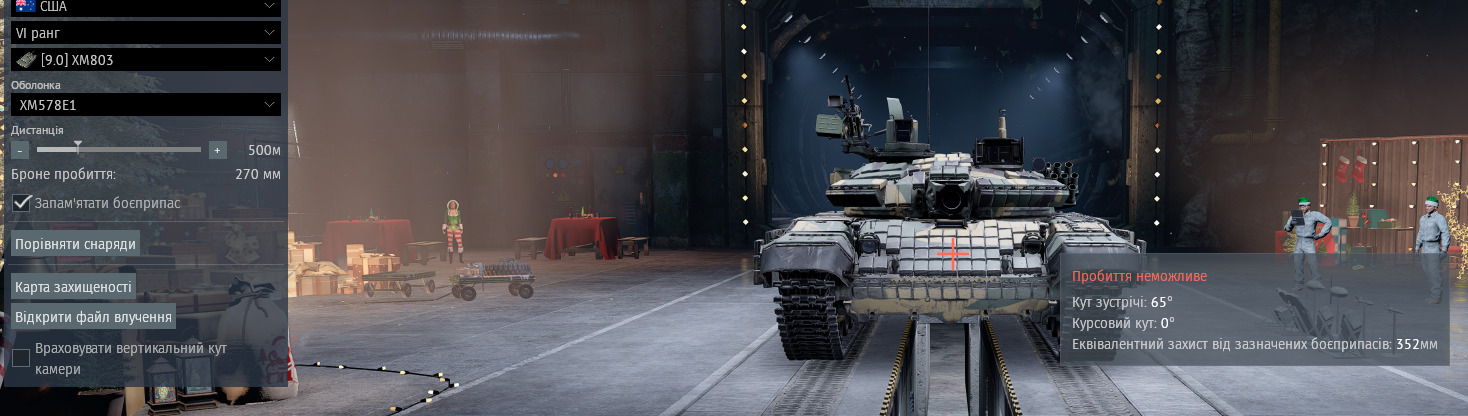Screen dimensions: 1468x416
Task: Click the Порівняти снаряди button
Action: click(x=75, y=244)
